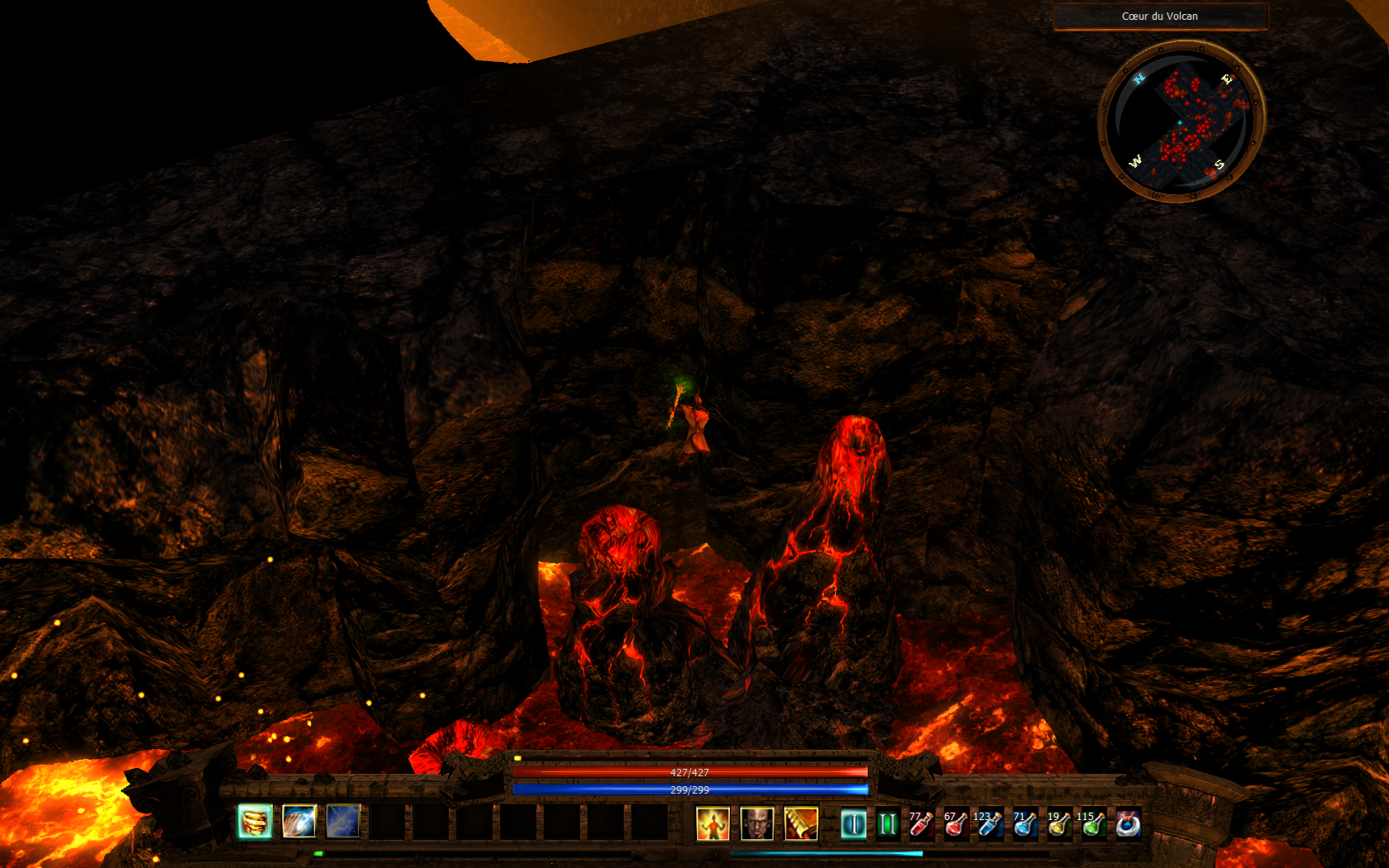Click the character face portrait icon

757,823
